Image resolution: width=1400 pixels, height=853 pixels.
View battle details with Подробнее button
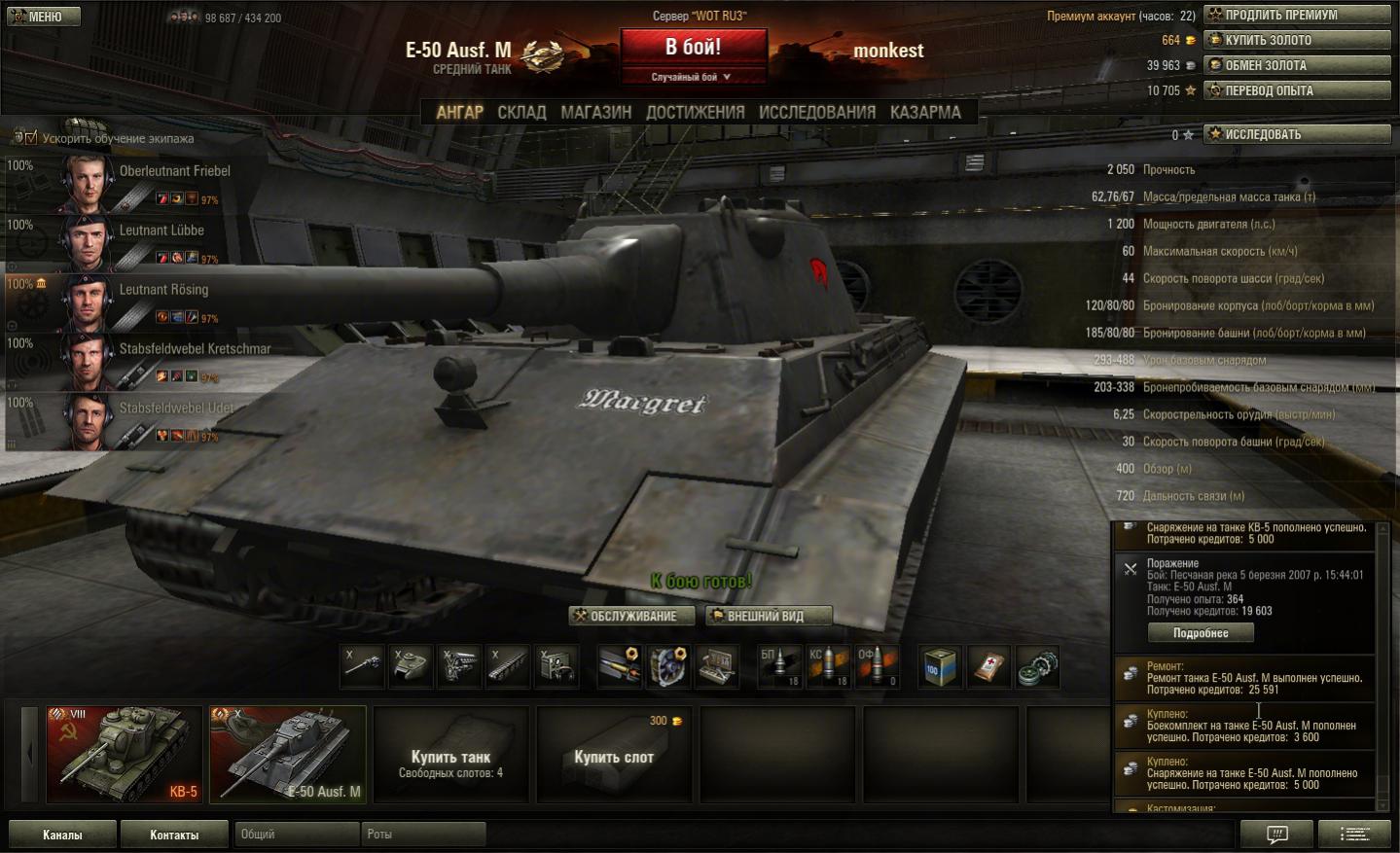click(1200, 633)
